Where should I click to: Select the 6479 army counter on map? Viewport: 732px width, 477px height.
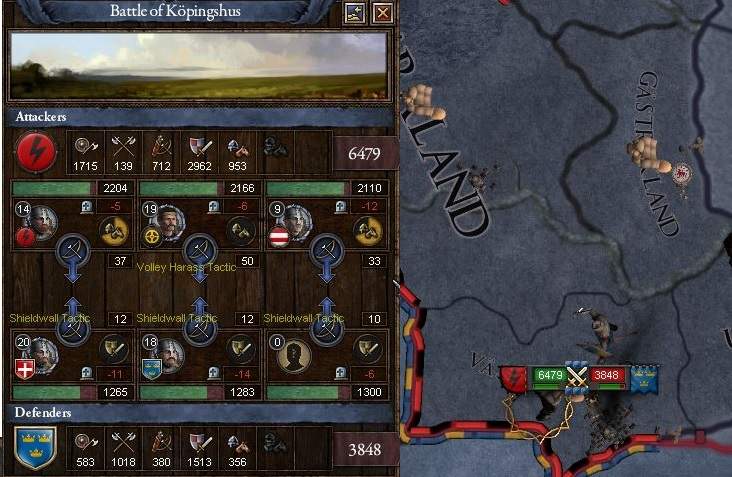549,376
